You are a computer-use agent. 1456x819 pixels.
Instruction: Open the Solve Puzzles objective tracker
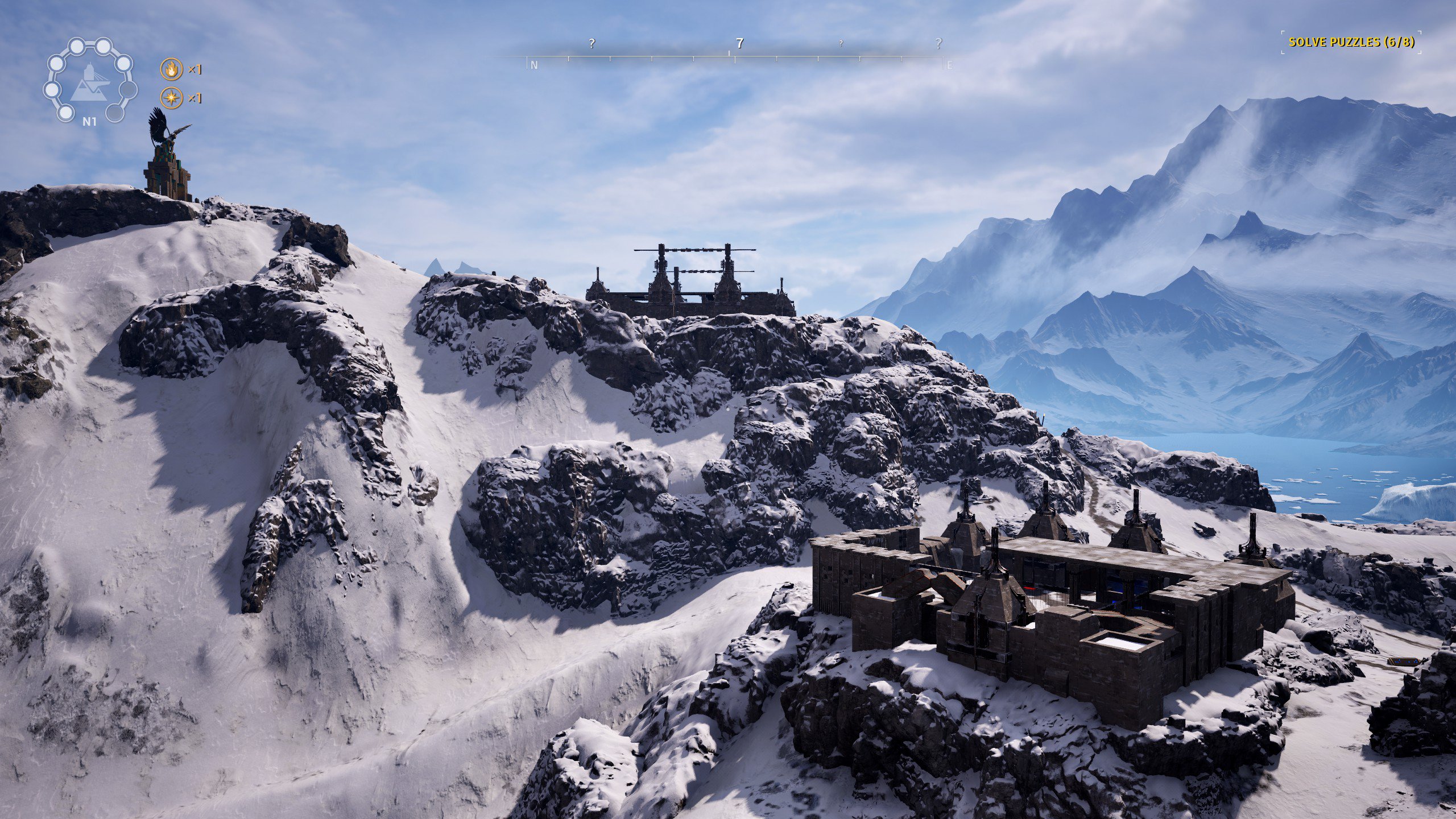click(x=1351, y=42)
